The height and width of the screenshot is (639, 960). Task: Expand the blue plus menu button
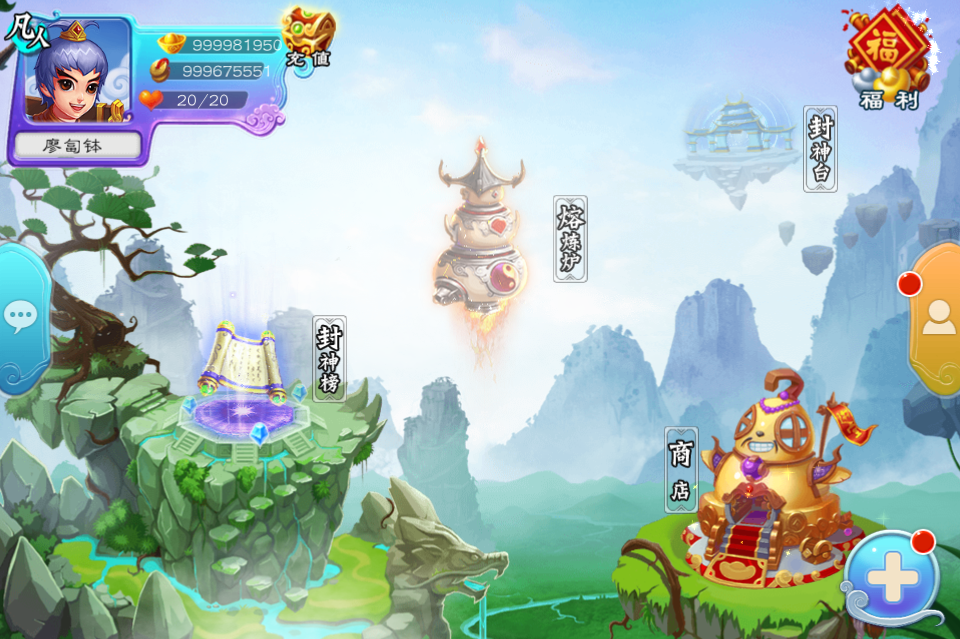[891, 578]
